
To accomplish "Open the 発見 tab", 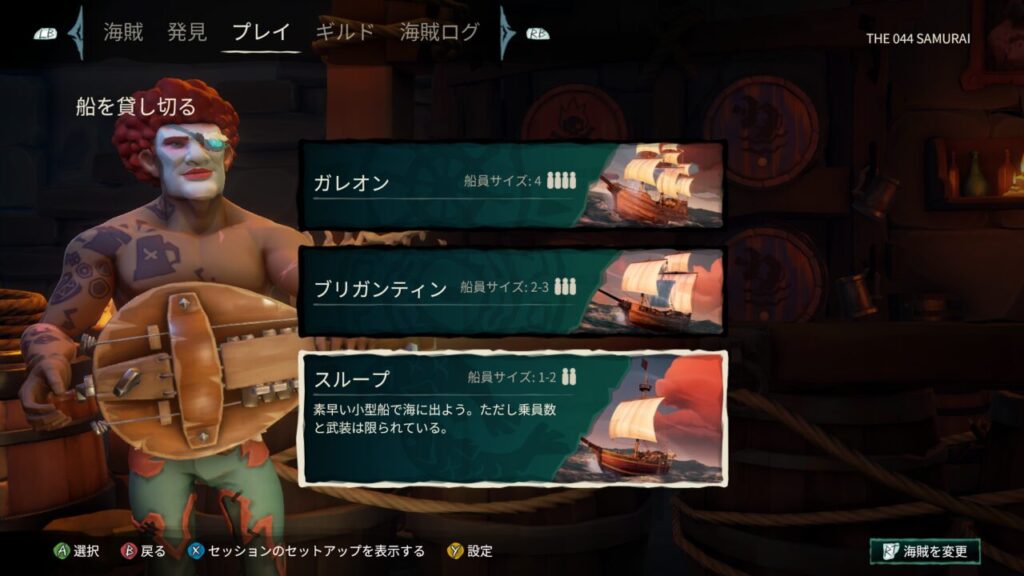I will (187, 32).
